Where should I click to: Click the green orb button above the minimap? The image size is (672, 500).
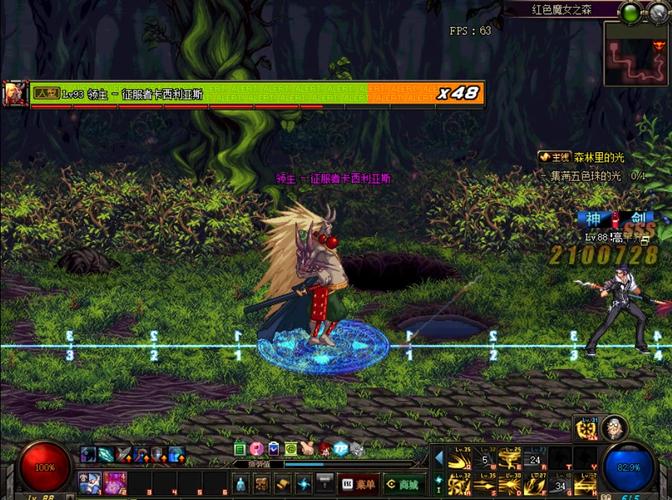coord(630,12)
